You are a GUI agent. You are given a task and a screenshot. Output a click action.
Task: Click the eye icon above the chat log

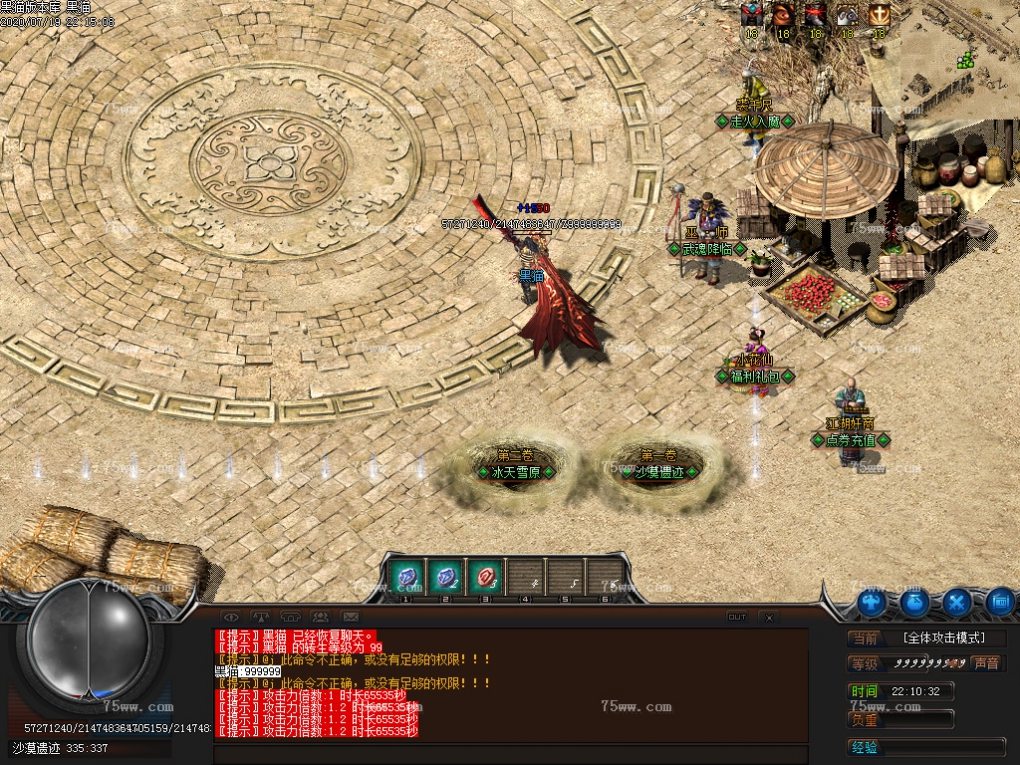(x=230, y=616)
